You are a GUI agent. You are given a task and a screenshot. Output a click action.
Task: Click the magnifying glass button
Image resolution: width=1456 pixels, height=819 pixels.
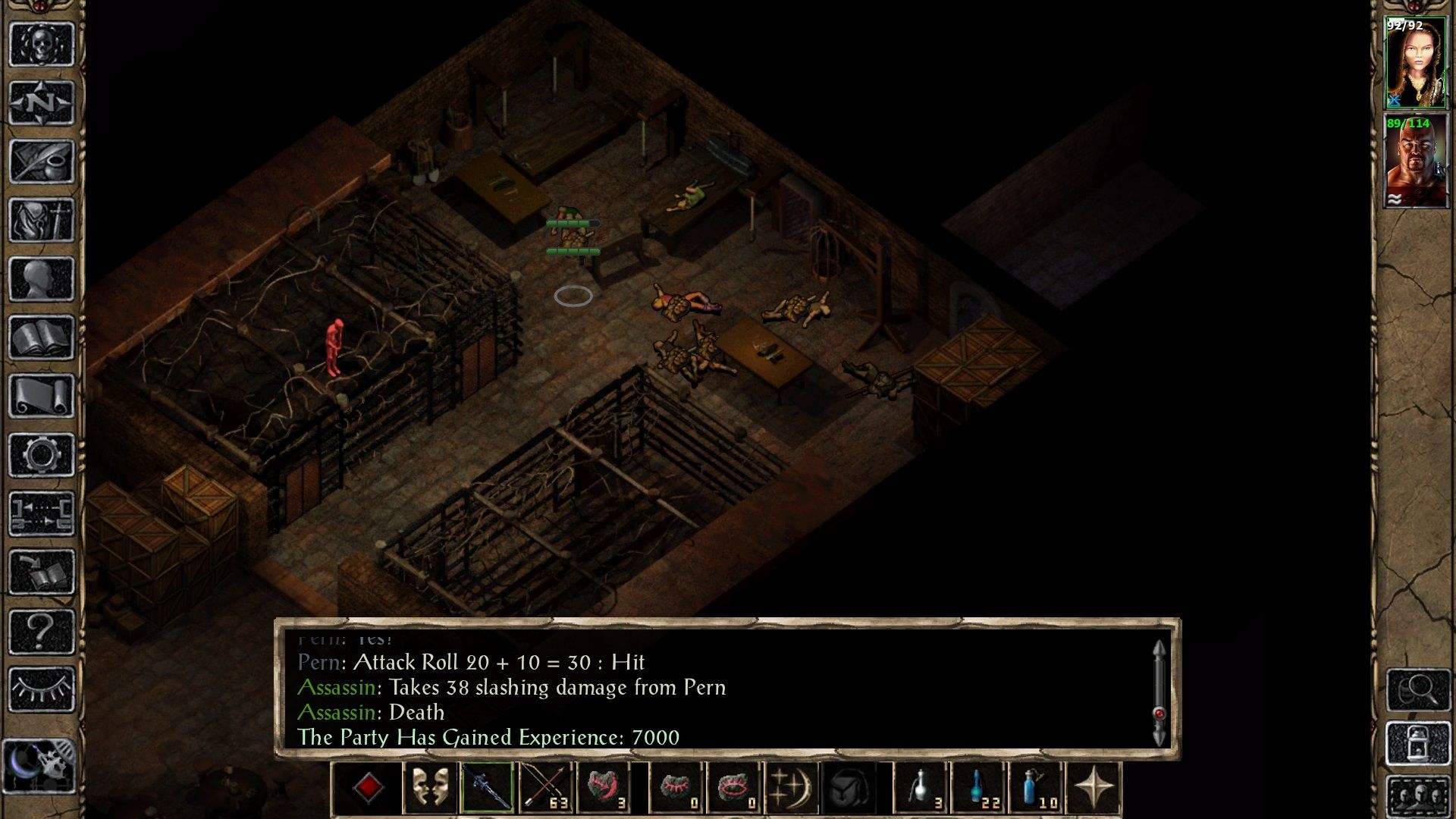tap(1418, 689)
